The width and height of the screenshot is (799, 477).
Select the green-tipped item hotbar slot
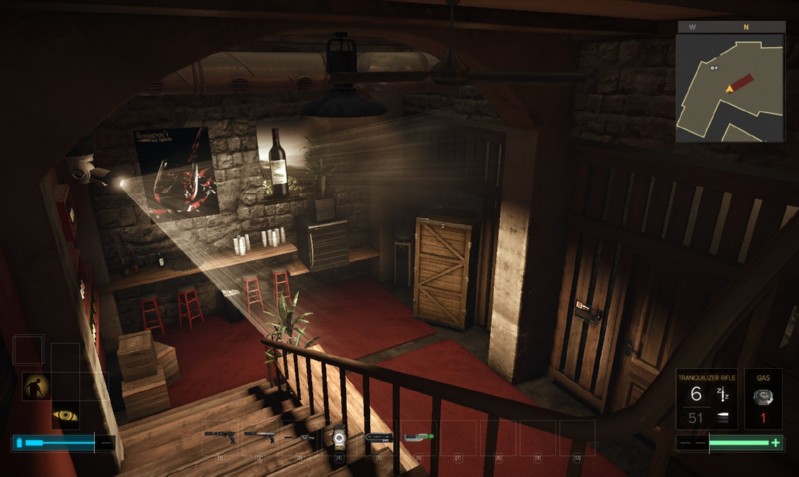(x=418, y=436)
